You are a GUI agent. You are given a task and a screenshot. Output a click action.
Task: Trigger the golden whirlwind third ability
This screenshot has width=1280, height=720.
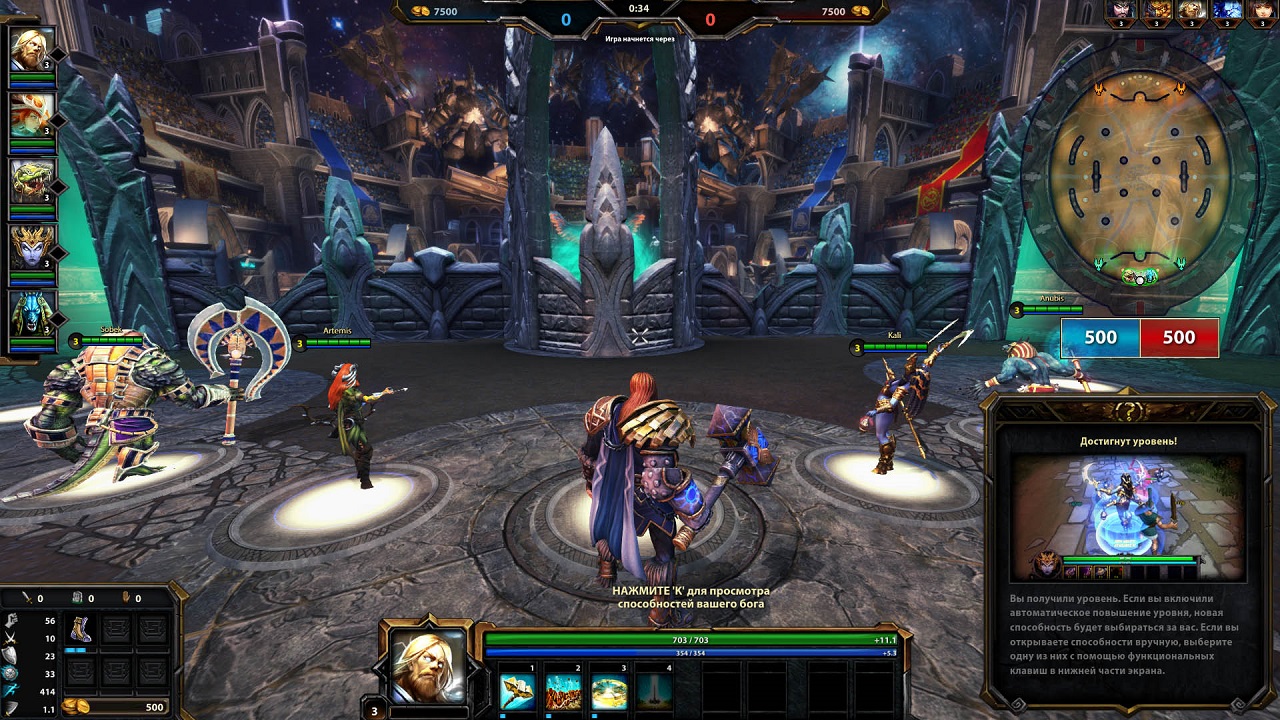(609, 691)
